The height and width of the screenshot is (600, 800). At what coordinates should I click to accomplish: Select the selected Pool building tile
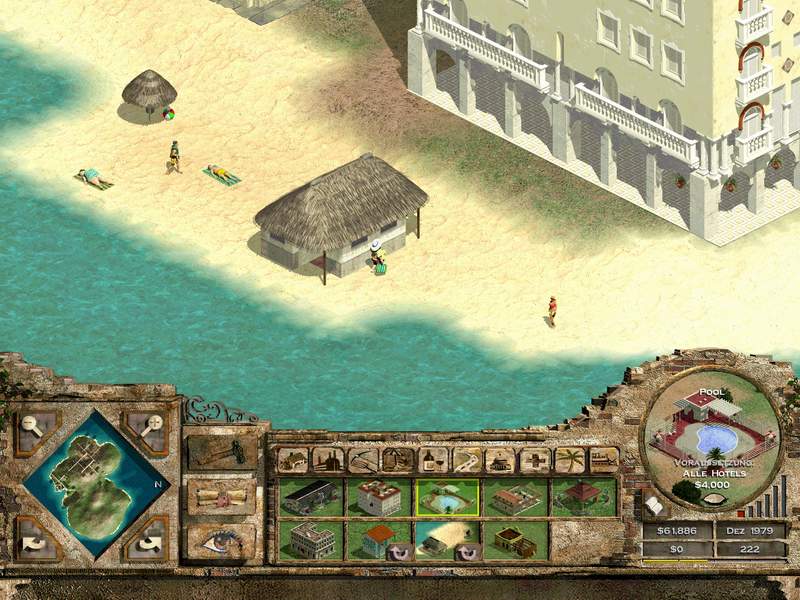(447, 498)
